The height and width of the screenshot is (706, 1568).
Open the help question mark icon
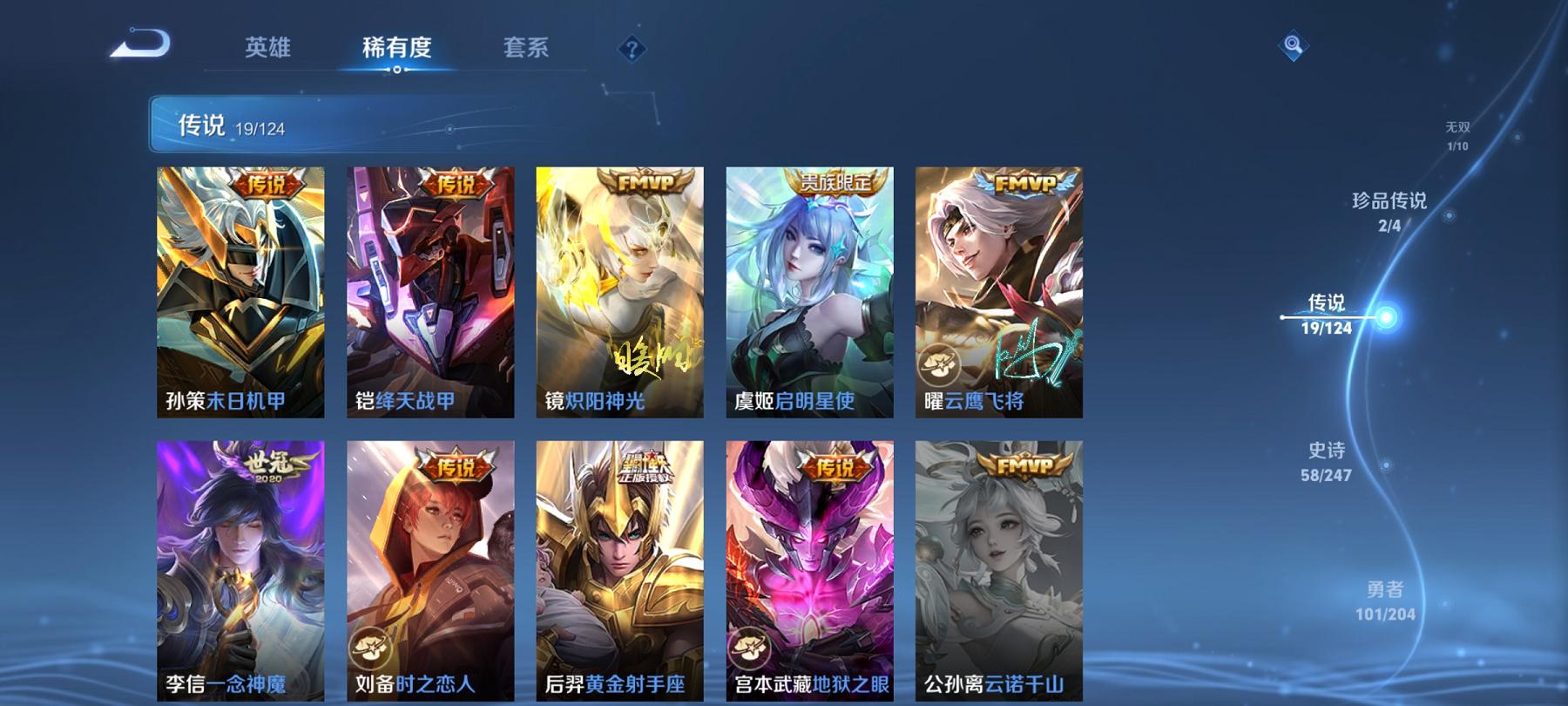point(633,50)
